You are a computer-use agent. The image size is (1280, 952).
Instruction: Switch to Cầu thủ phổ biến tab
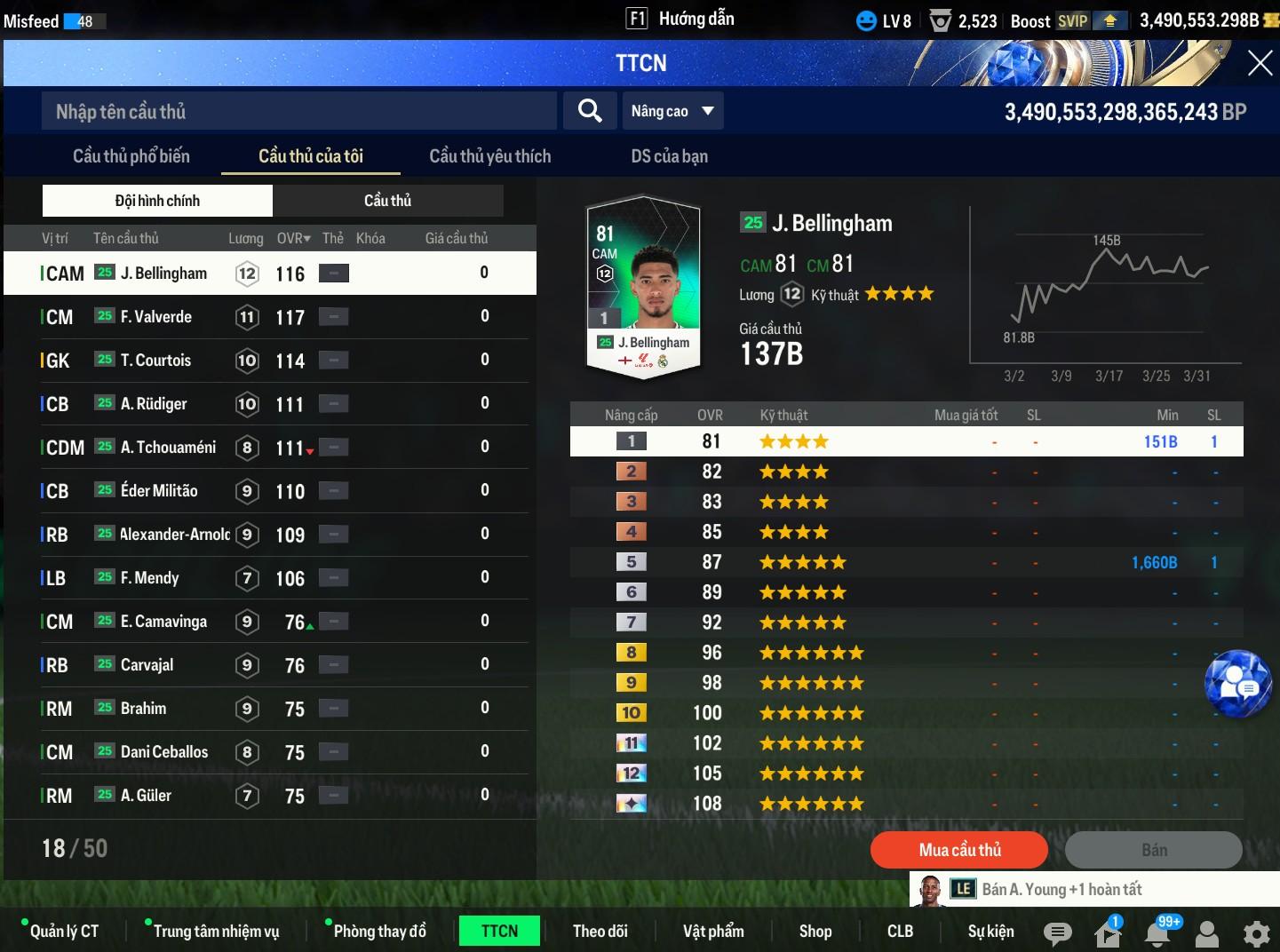point(131,156)
